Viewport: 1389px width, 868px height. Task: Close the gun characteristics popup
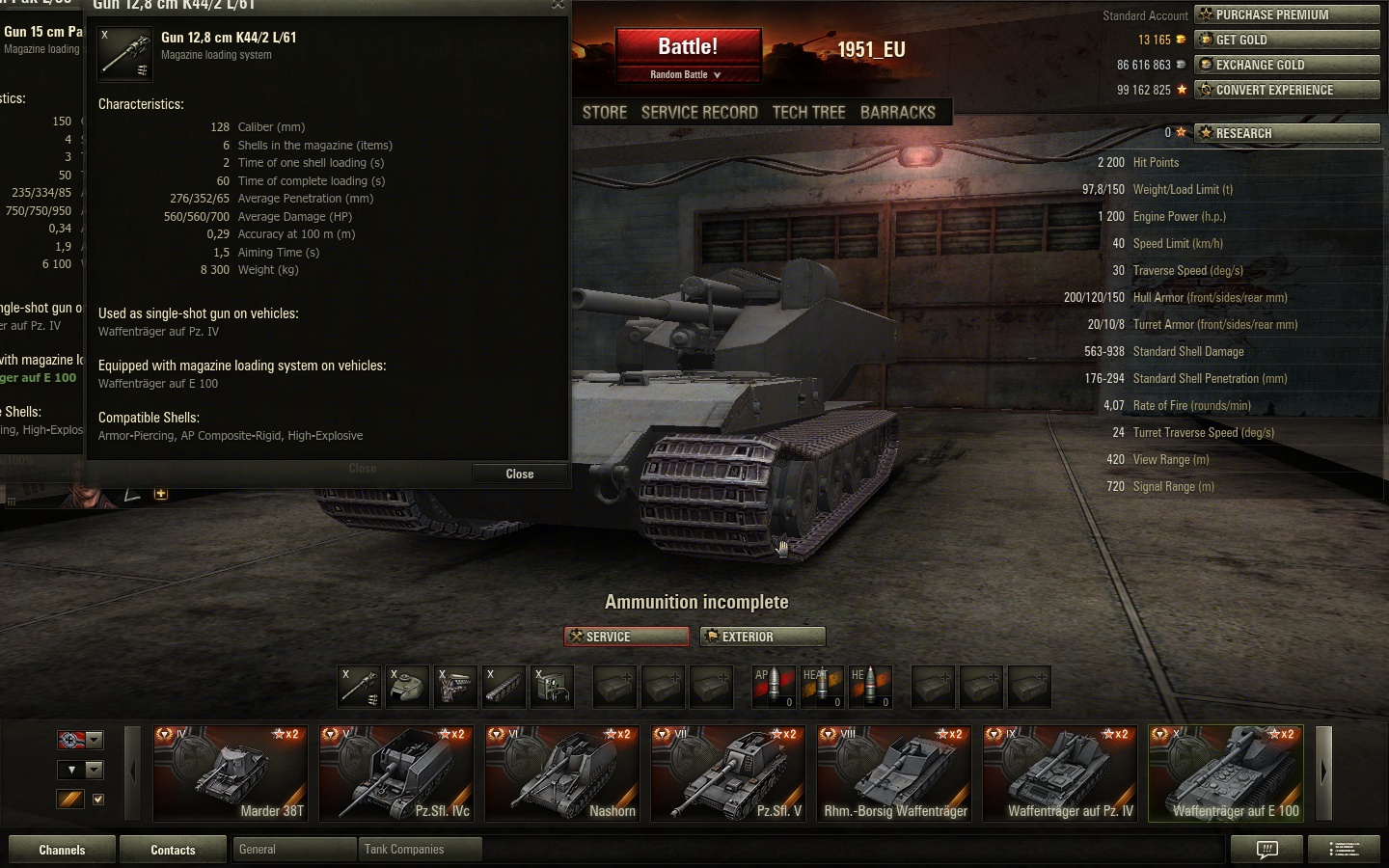(x=519, y=474)
